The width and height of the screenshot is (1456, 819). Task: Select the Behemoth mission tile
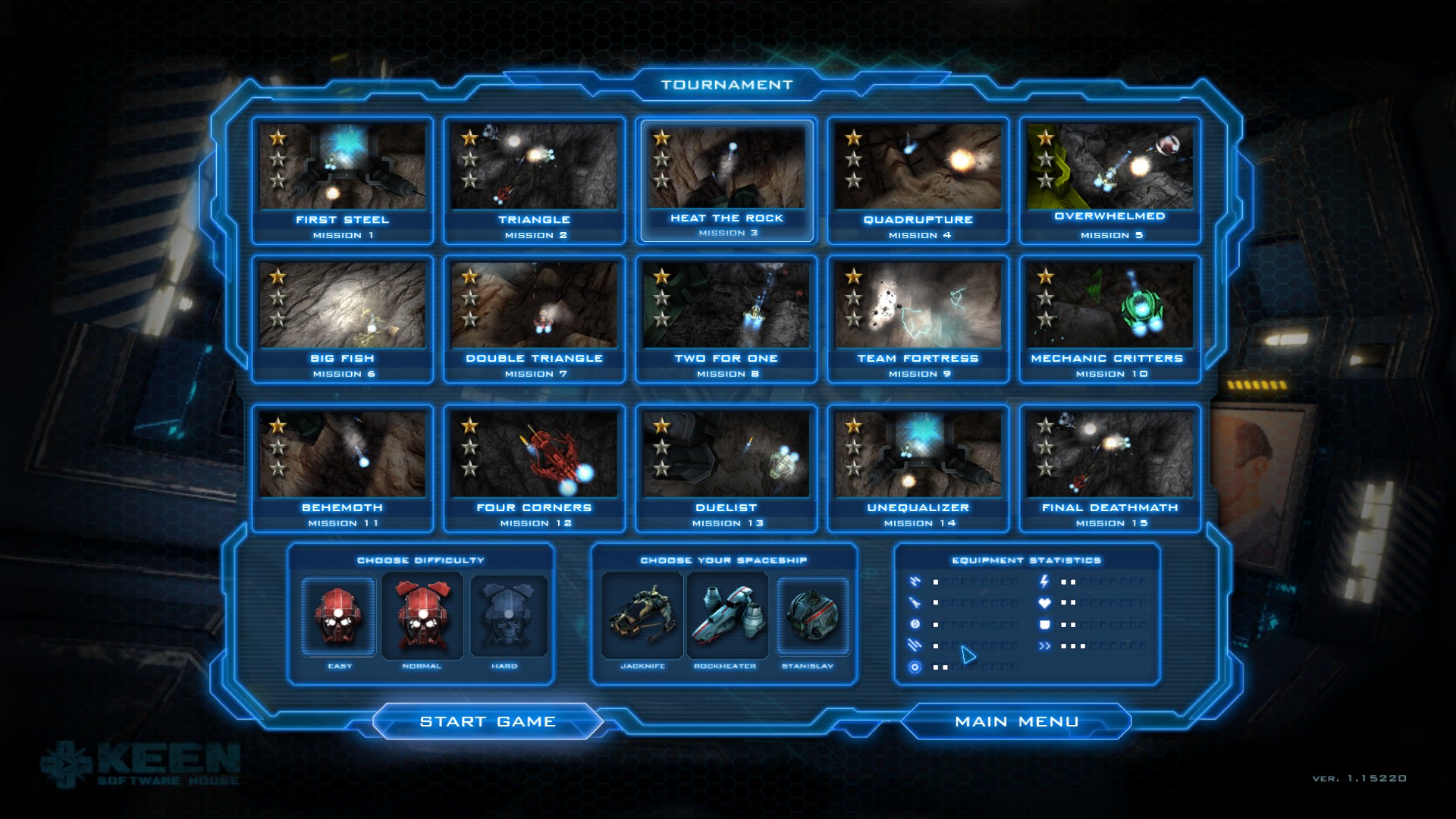343,468
